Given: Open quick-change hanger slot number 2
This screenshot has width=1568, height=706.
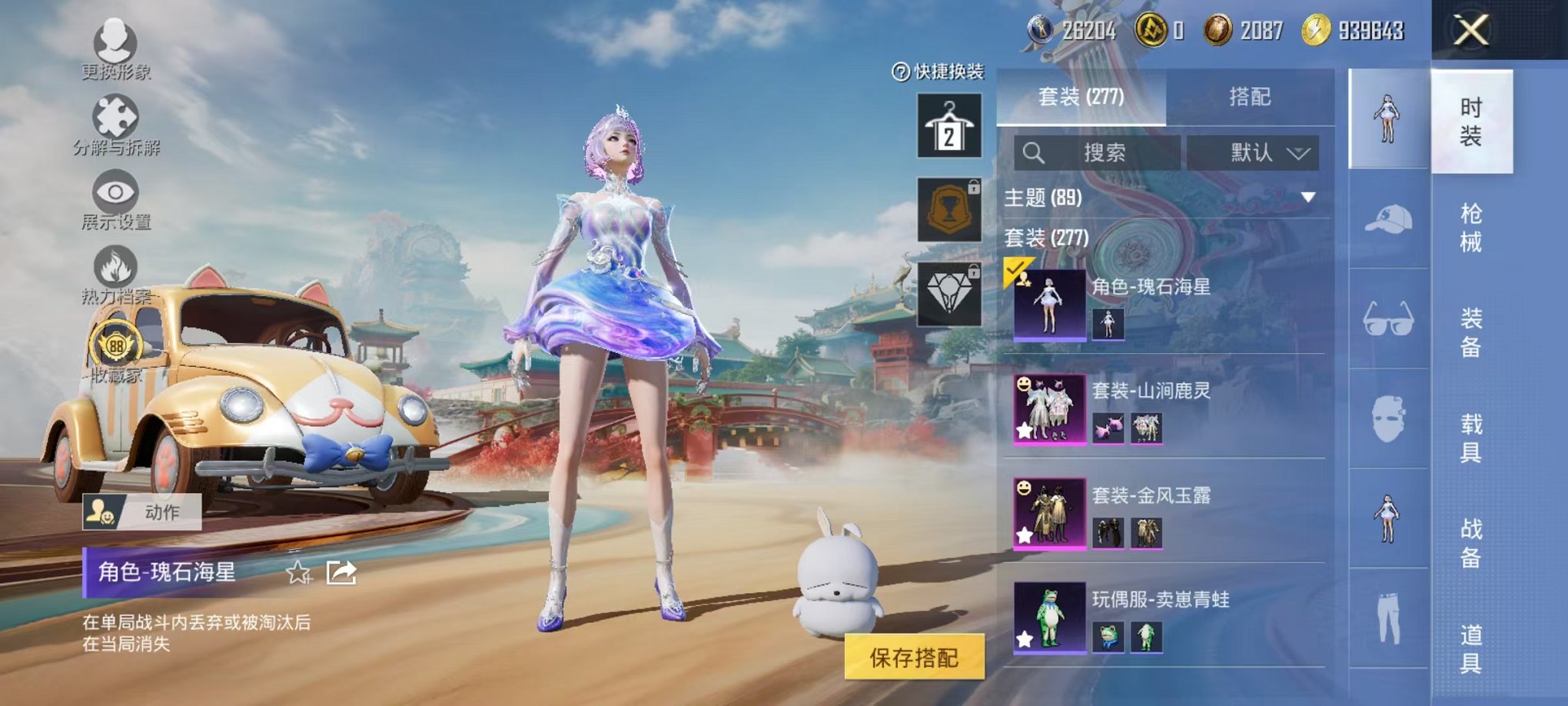Looking at the screenshot, I should coord(950,123).
